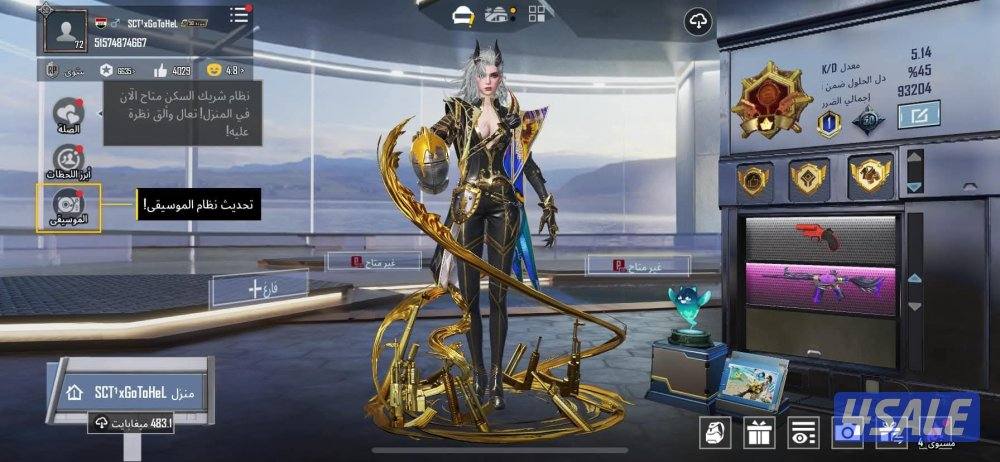The image size is (1000, 462).
Task: Toggle the eye visibility list icon
Action: [x=801, y=432]
